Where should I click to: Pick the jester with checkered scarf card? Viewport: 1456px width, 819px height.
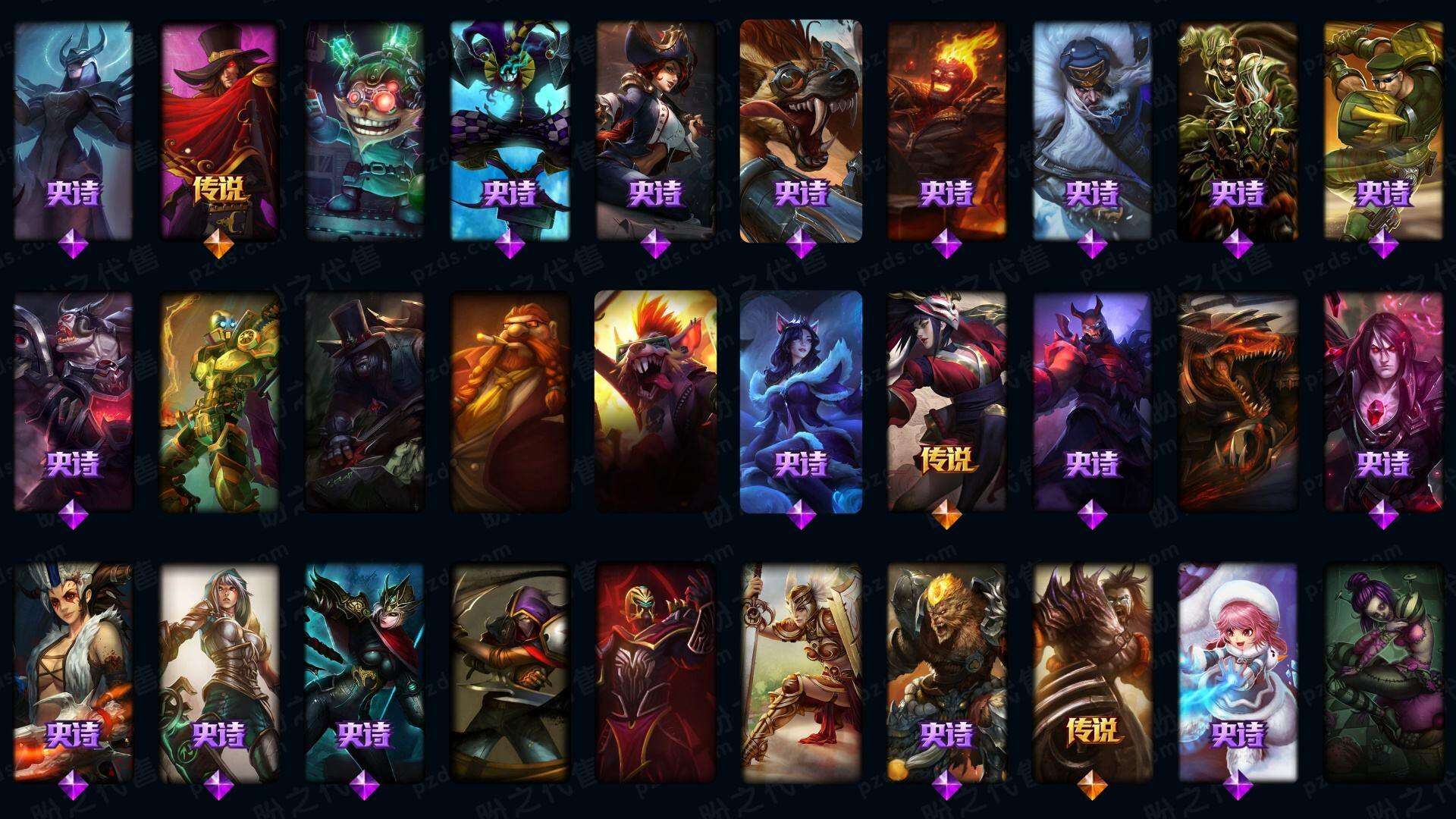pyautogui.click(x=510, y=129)
